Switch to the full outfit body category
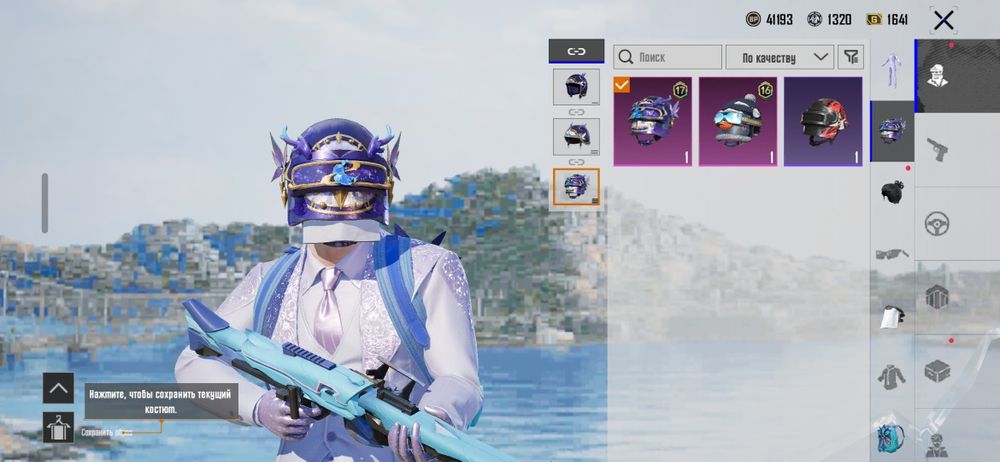Screen dimensions: 1000x462 pyautogui.click(x=892, y=70)
